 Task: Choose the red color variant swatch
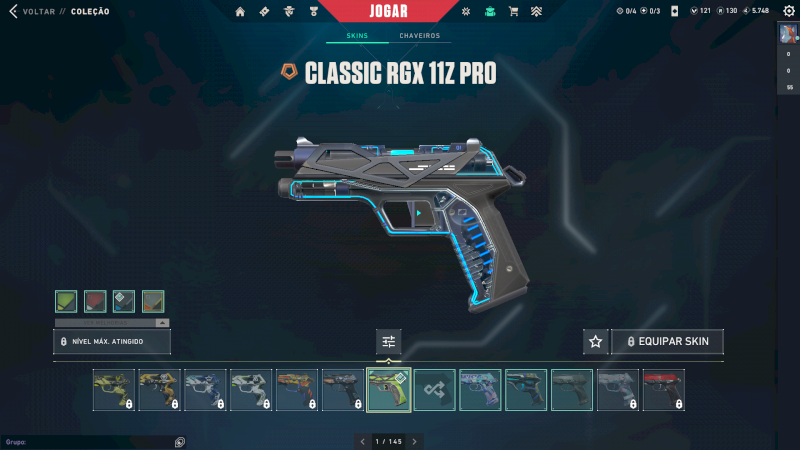[x=95, y=301]
